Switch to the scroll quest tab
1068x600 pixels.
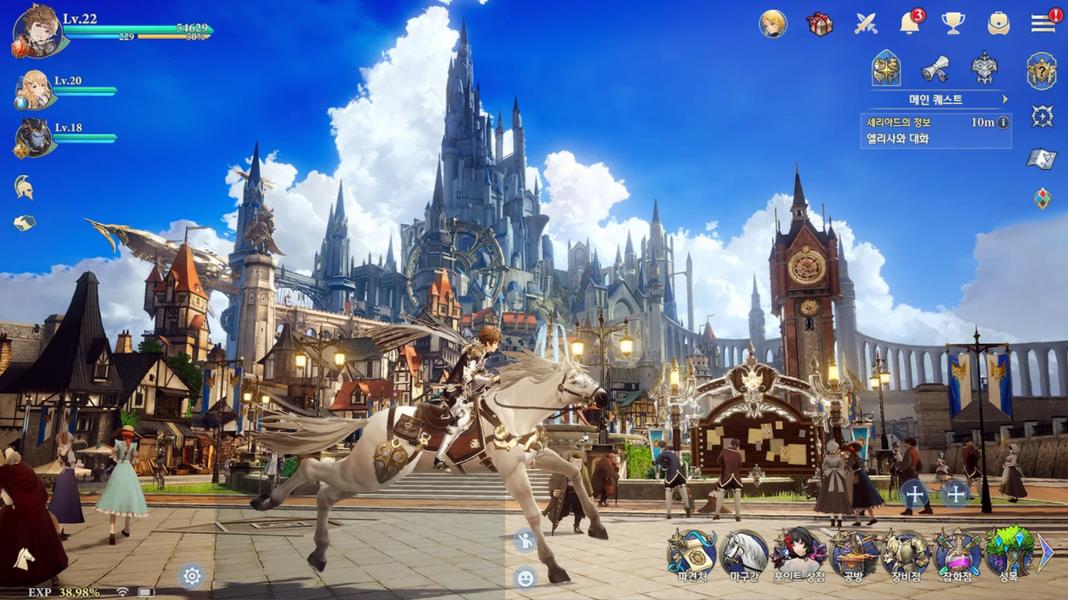coord(935,68)
